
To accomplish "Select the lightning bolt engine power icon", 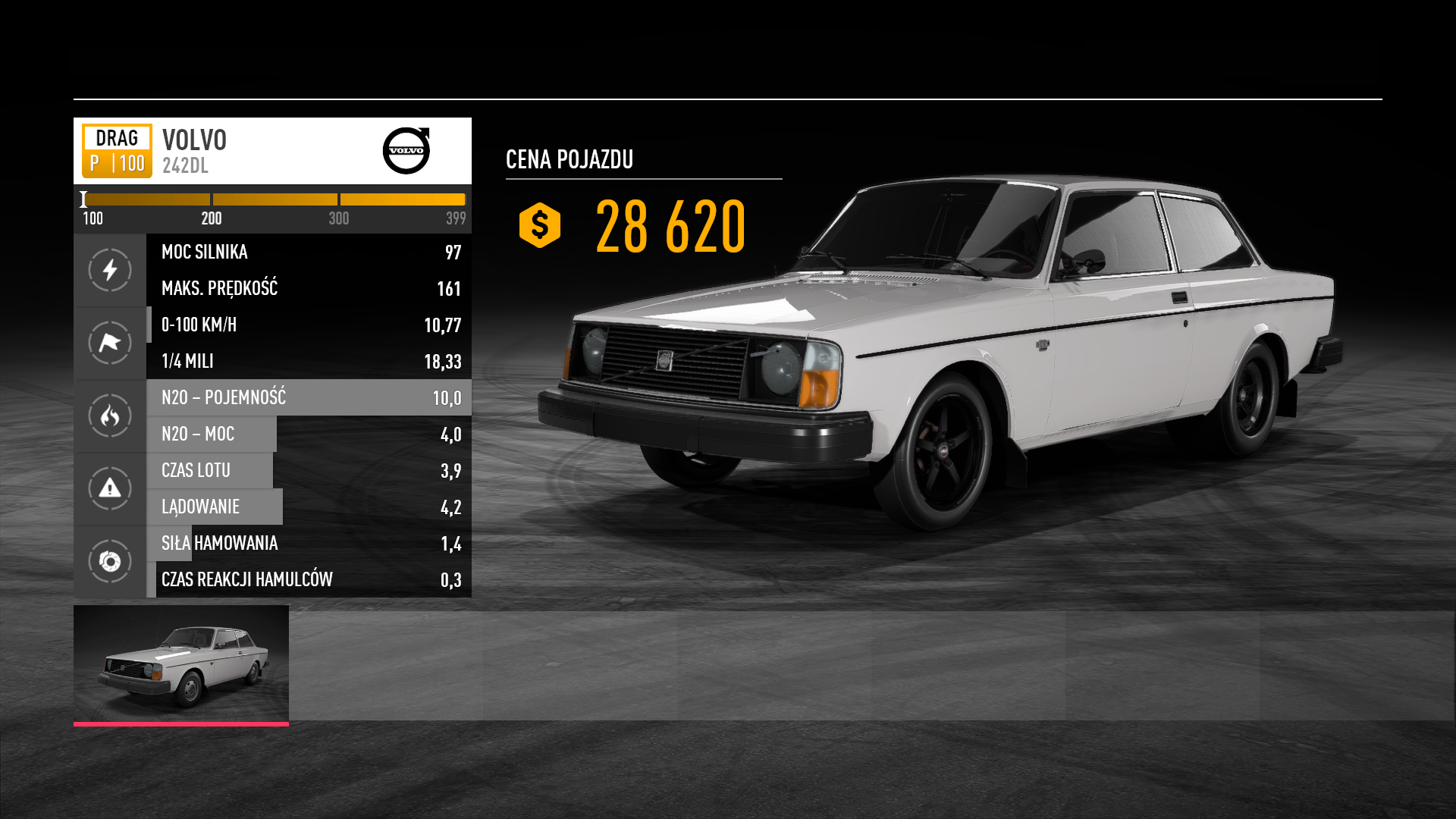I will (x=110, y=270).
